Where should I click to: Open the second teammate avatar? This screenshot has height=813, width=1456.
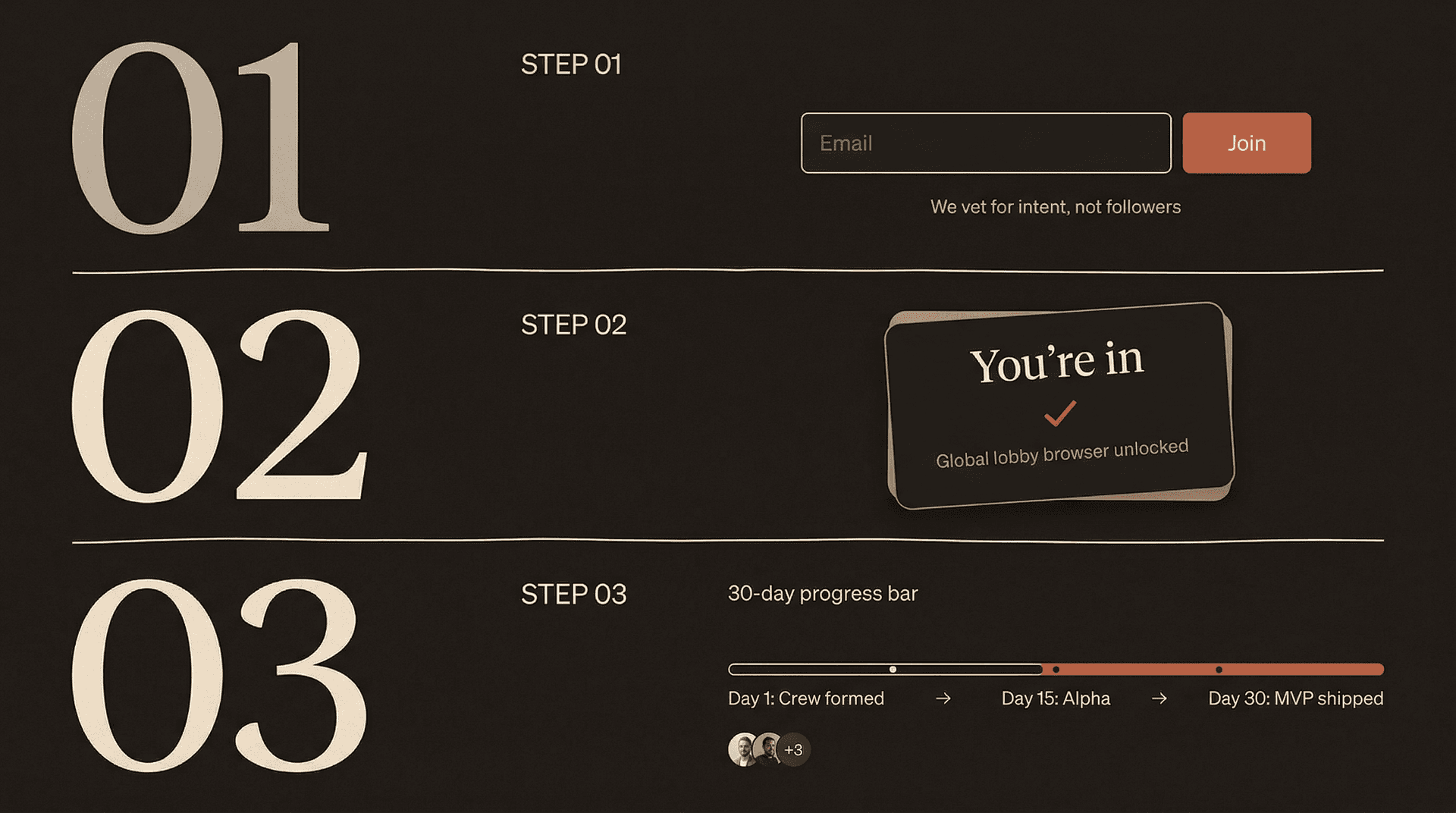pyautogui.click(x=768, y=749)
